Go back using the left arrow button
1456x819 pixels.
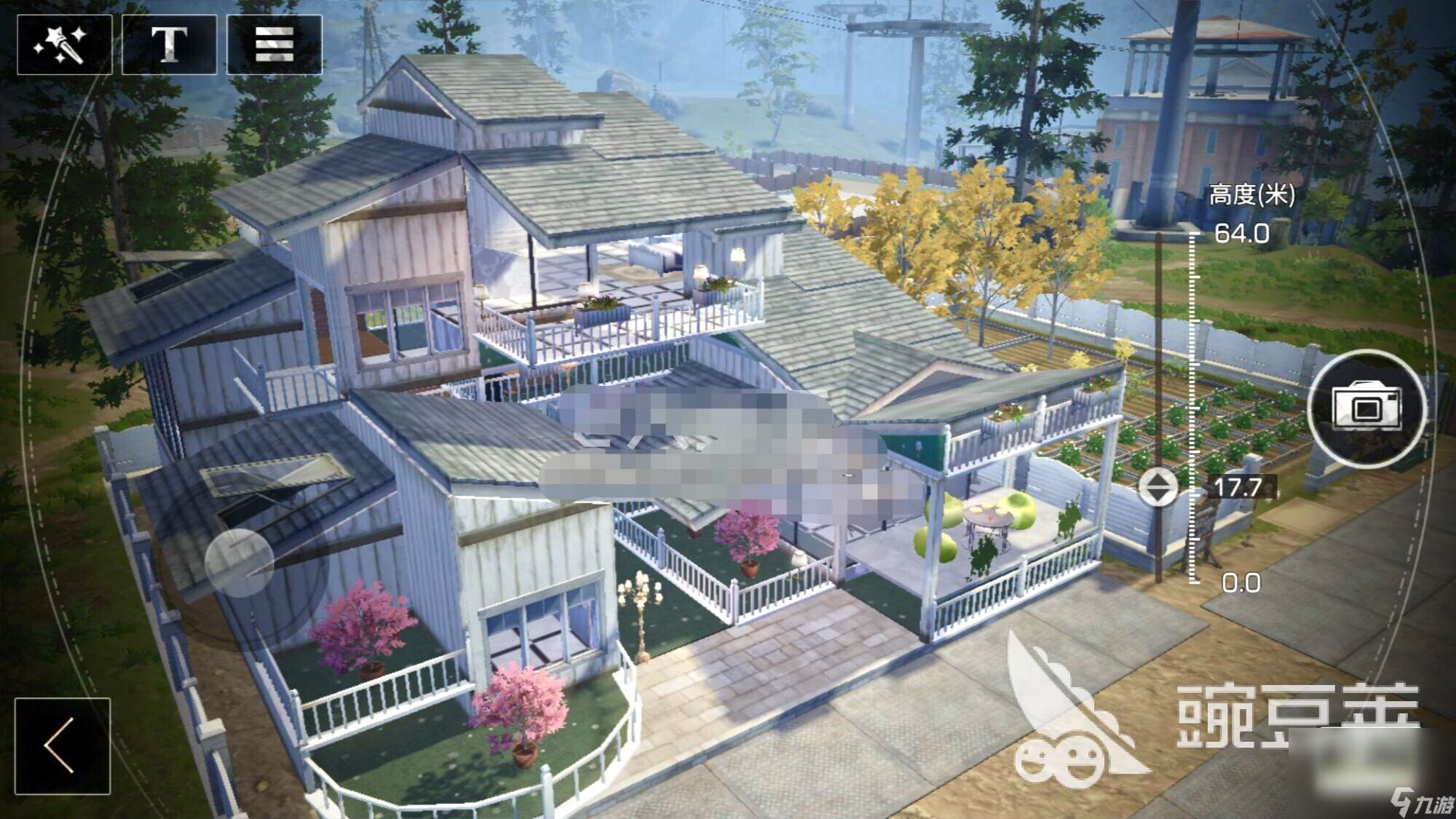tap(63, 745)
